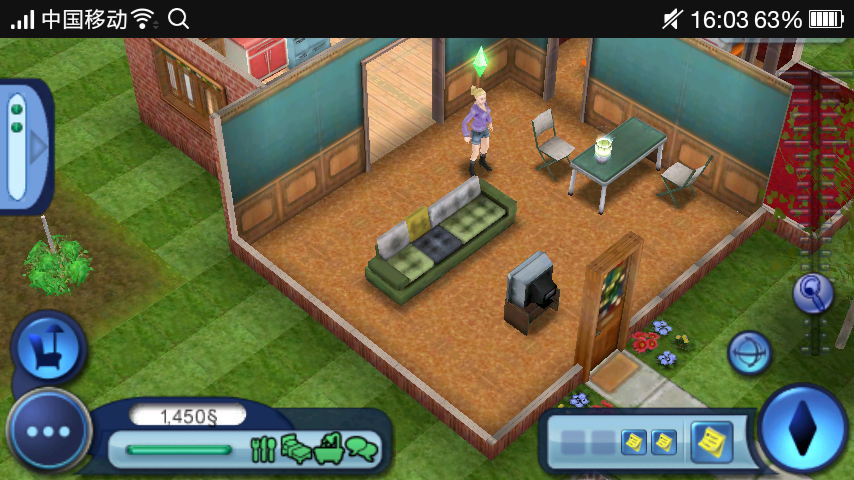This screenshot has height=480, width=854.
Task: Select the social speech bubbles need icon
Action: pyautogui.click(x=362, y=449)
